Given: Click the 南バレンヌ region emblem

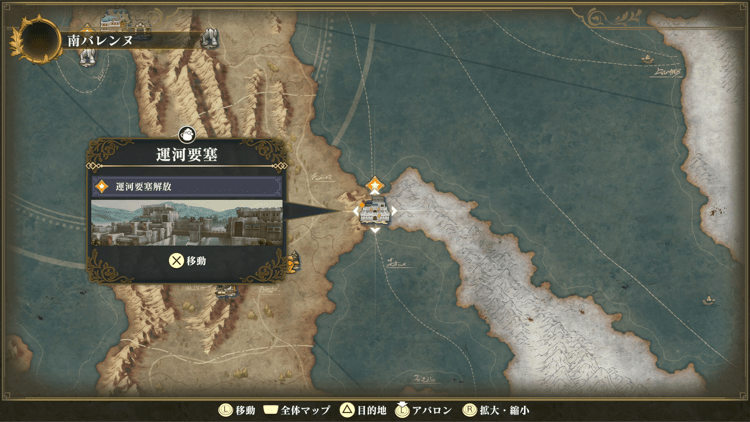Looking at the screenshot, I should (35, 40).
